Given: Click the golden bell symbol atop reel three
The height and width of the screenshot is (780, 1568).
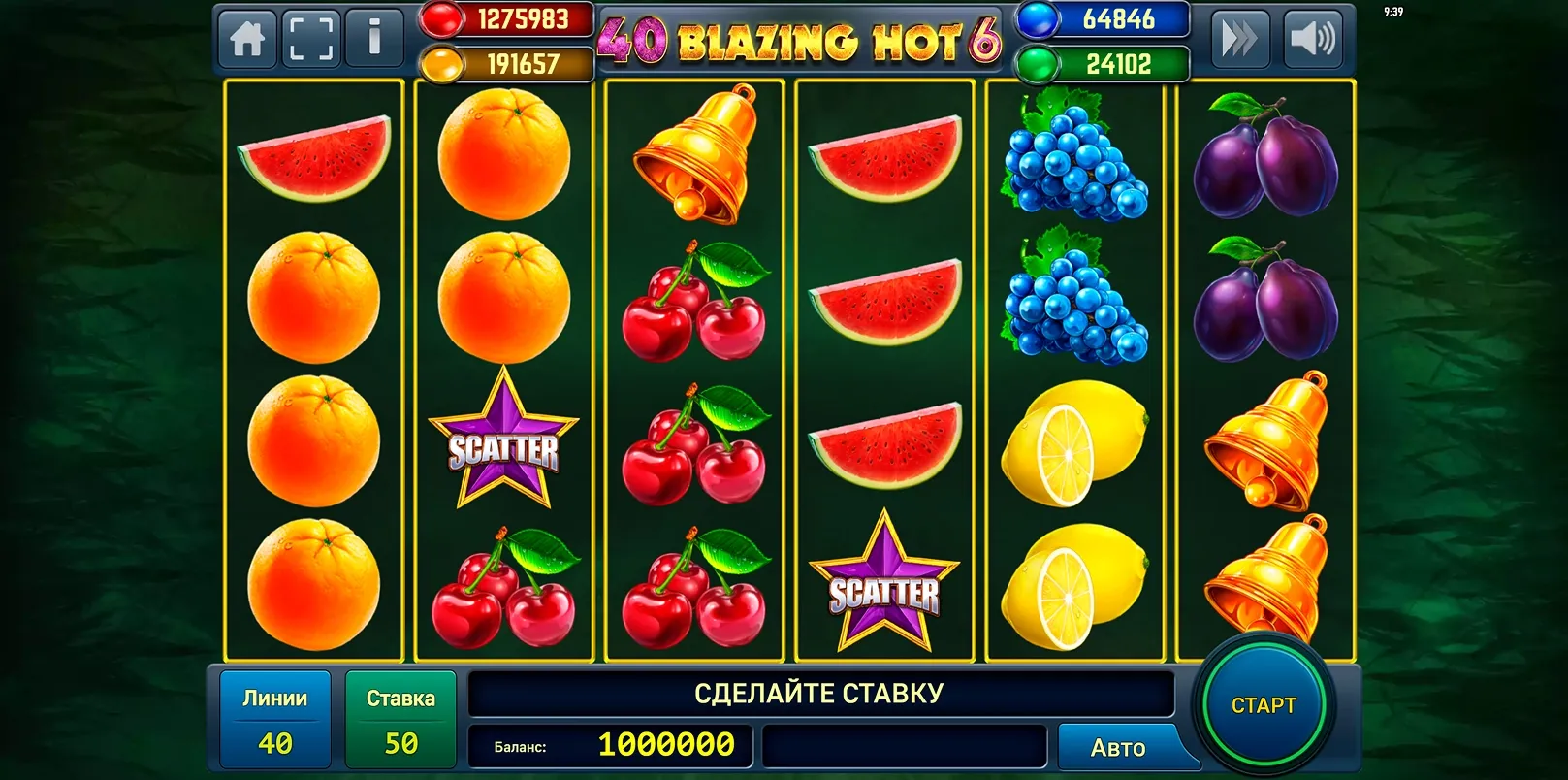Looking at the screenshot, I should click(x=694, y=155).
